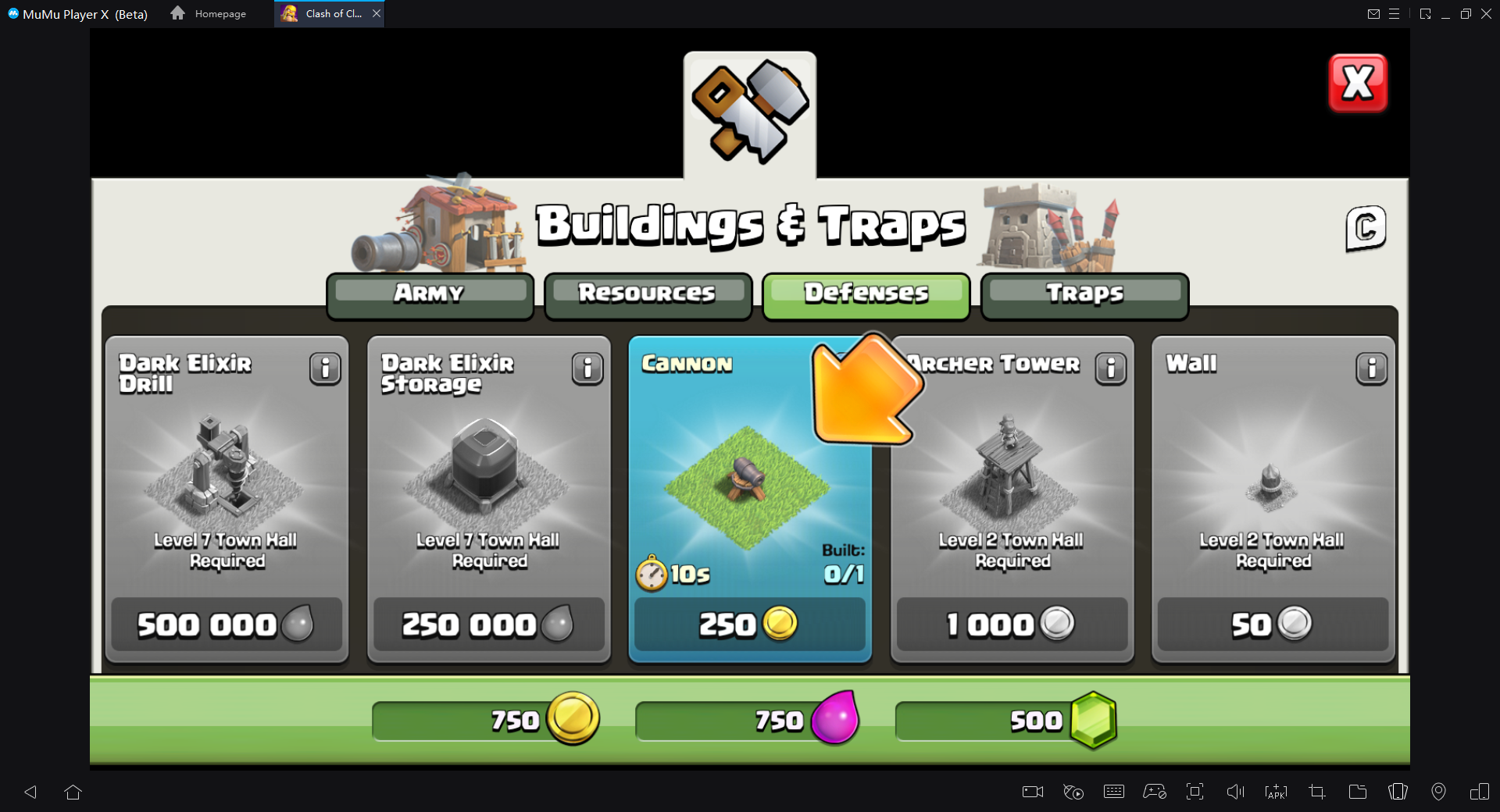Screen dimensions: 1500x812
Task: Open gamepad control settings
Action: [1155, 792]
